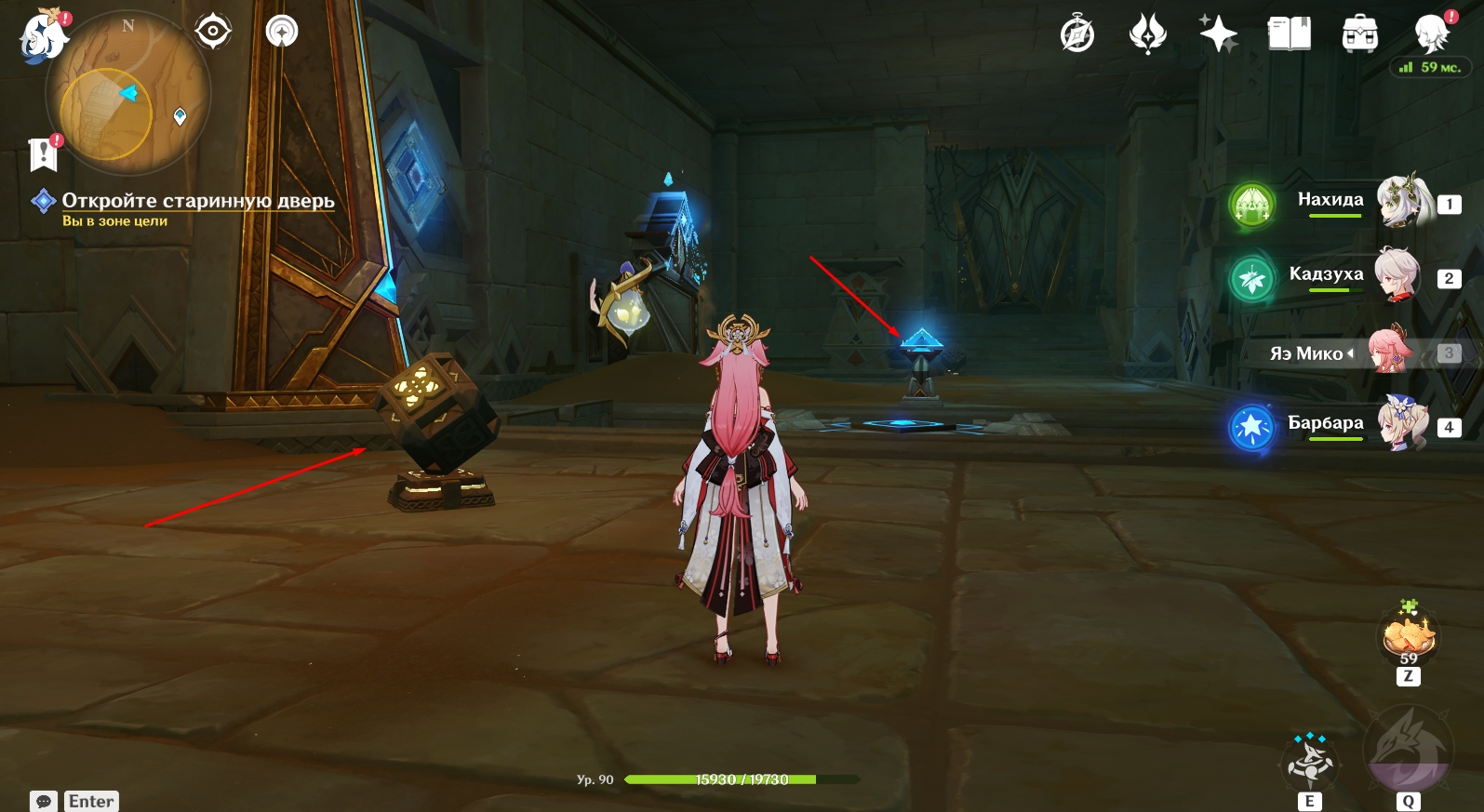The width and height of the screenshot is (1484, 812).
Task: Use the food quick-slot item with count 59
Action: pyautogui.click(x=1409, y=637)
